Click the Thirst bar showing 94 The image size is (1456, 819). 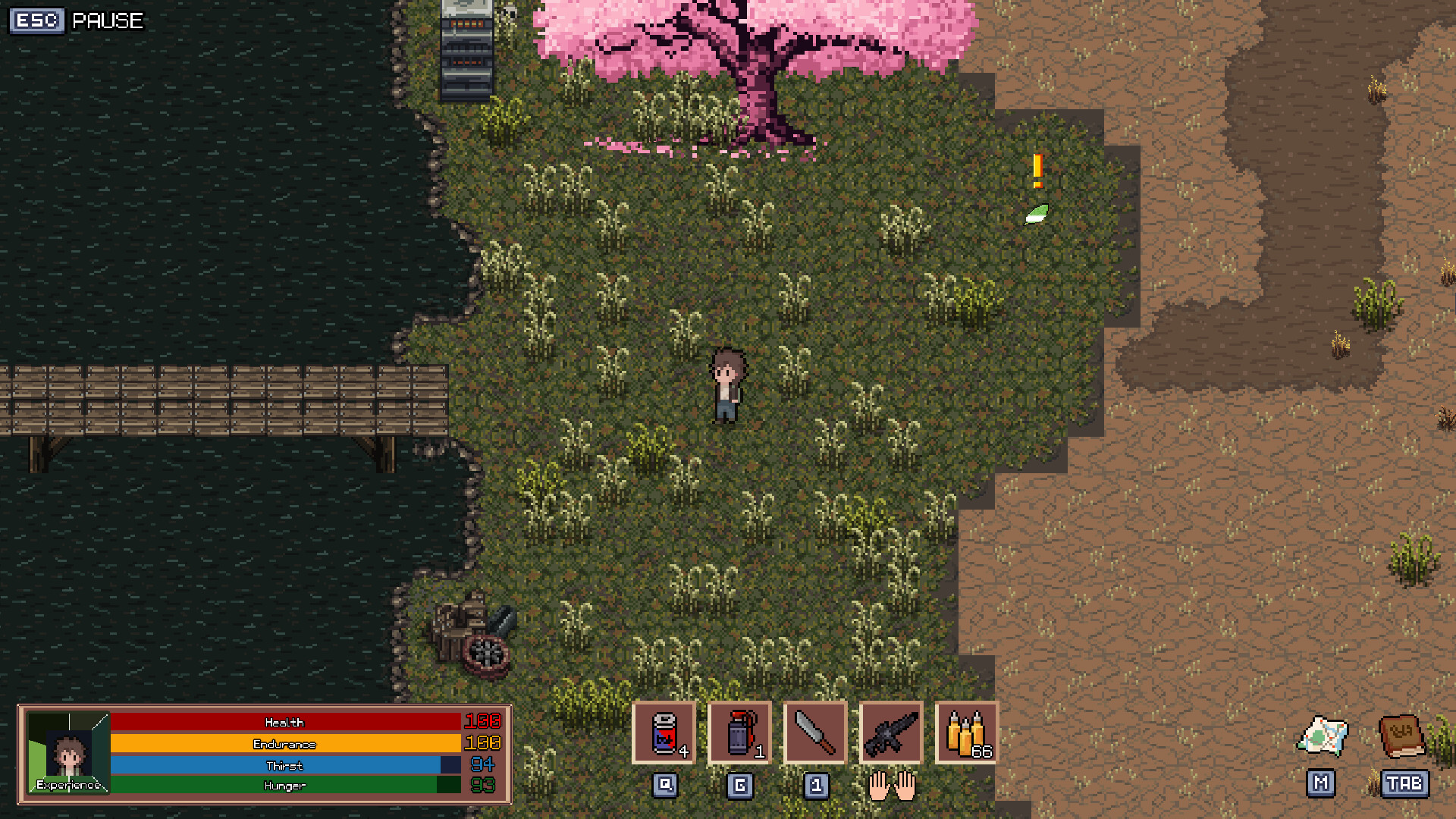[x=284, y=765]
